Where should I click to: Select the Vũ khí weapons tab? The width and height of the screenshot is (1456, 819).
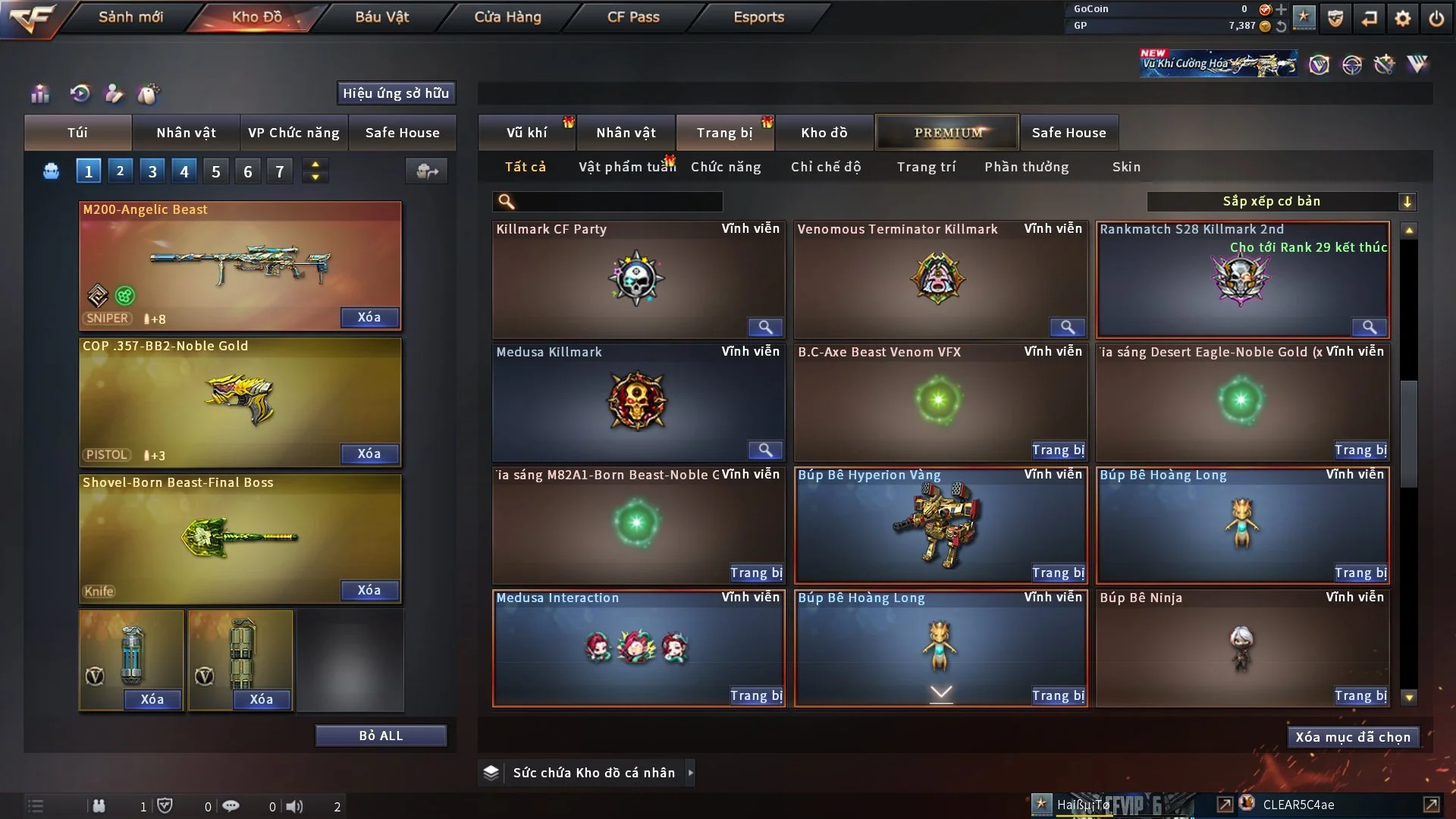(x=526, y=133)
